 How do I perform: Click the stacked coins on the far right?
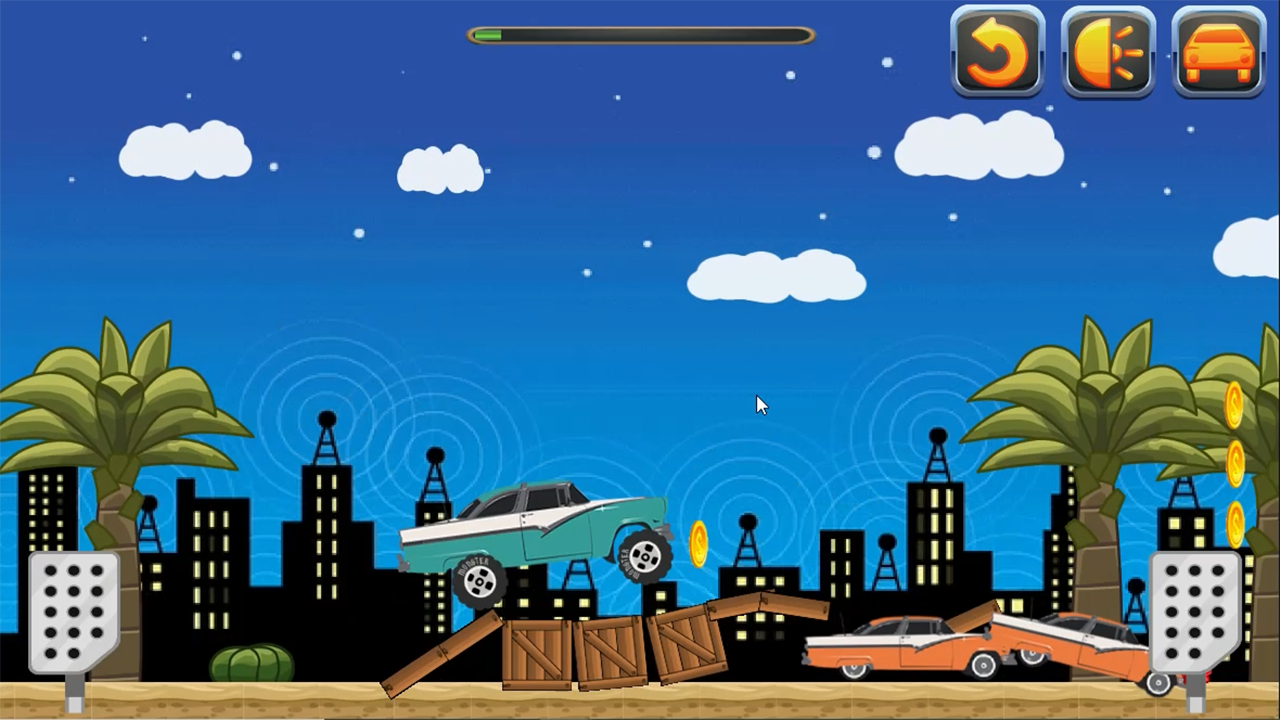point(1236,465)
